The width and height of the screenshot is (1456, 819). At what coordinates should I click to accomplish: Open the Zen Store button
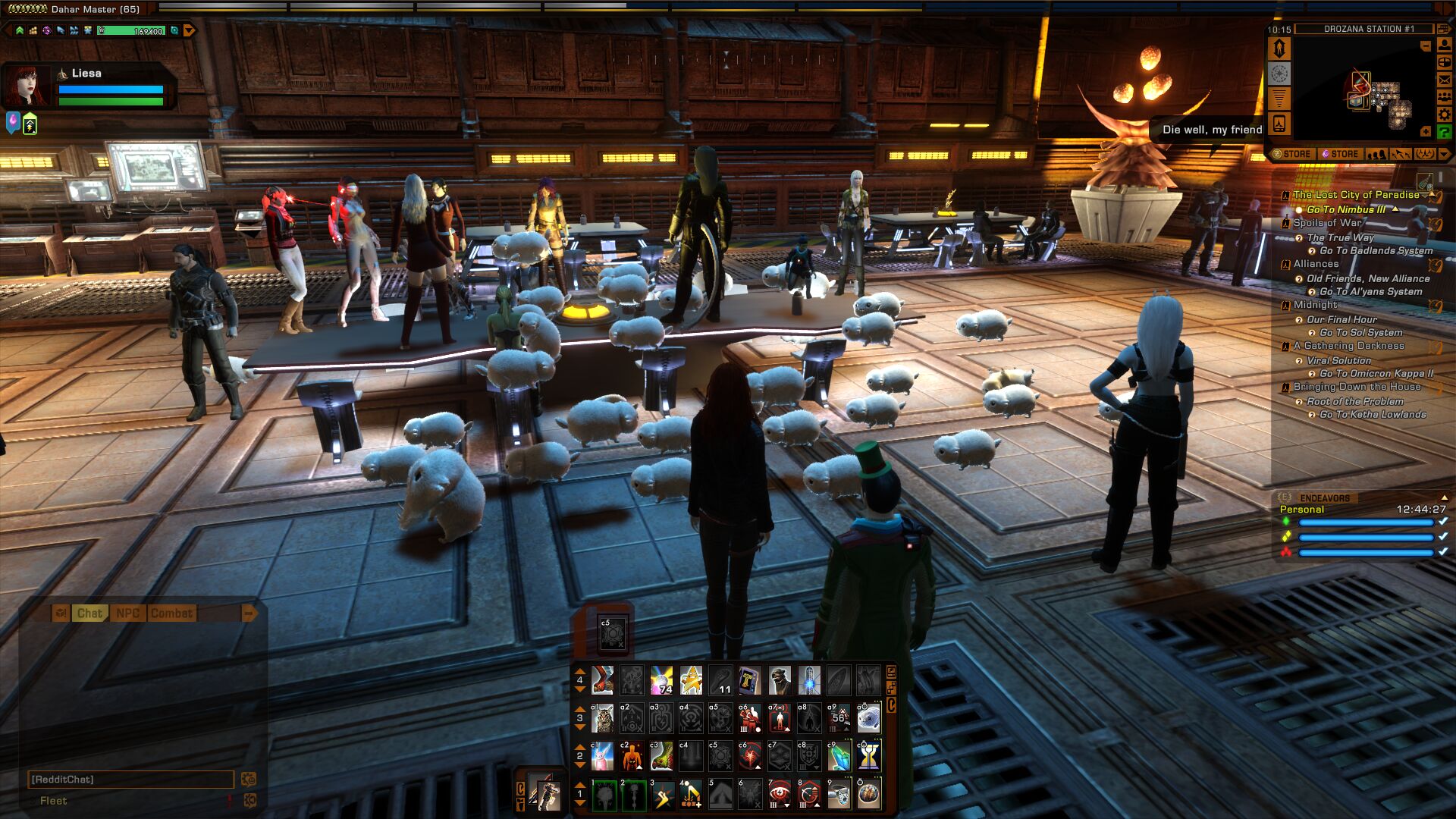click(1292, 154)
